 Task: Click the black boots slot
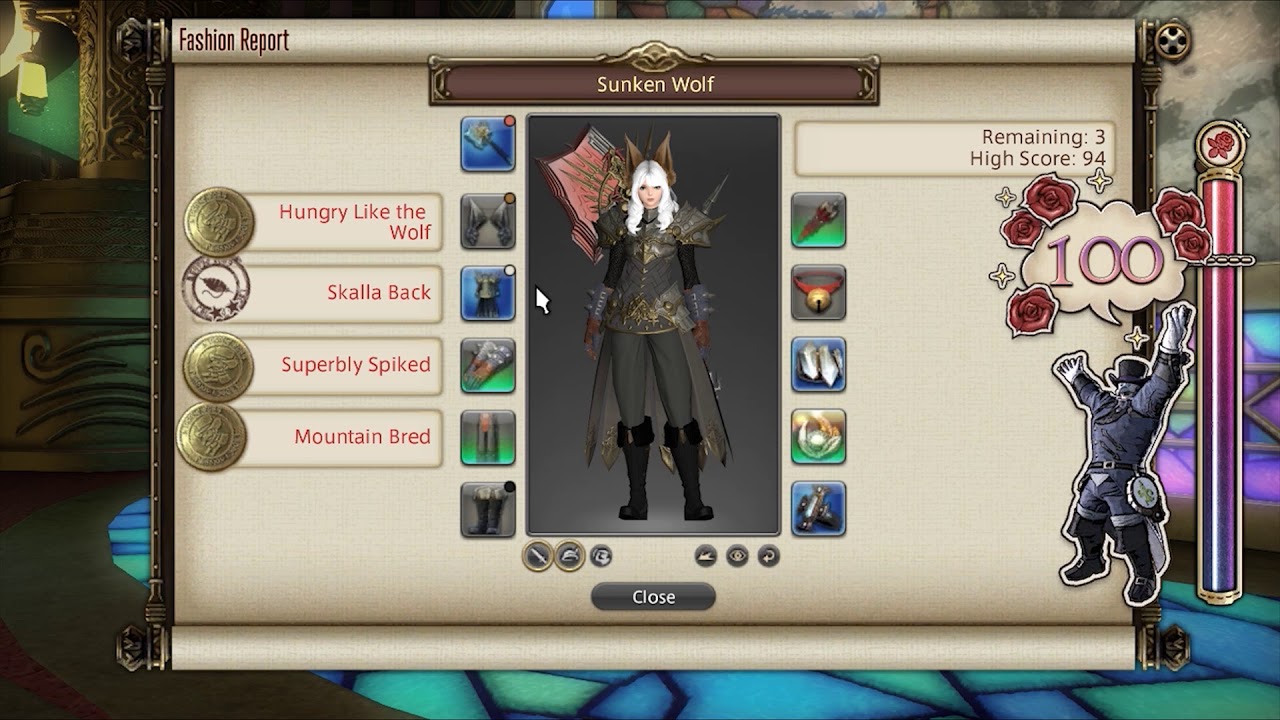(x=488, y=509)
